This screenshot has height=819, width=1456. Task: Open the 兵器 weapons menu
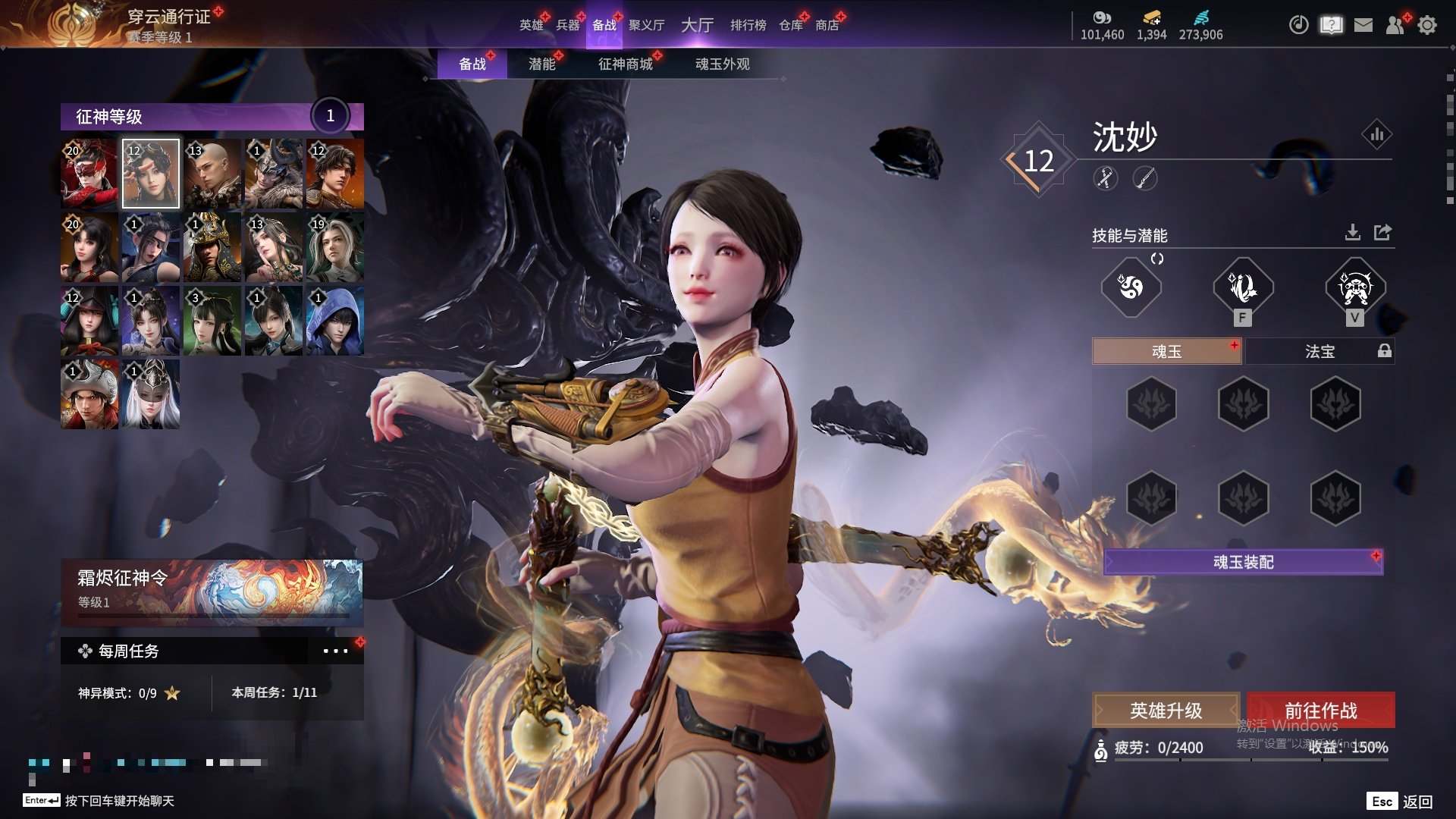[x=567, y=25]
